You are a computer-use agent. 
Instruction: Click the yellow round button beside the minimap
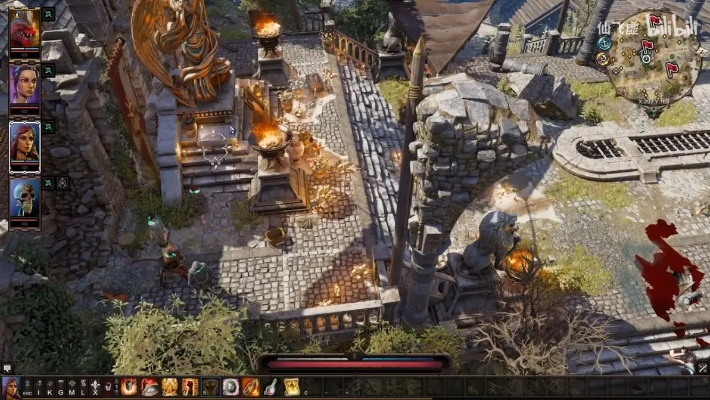coord(602,59)
